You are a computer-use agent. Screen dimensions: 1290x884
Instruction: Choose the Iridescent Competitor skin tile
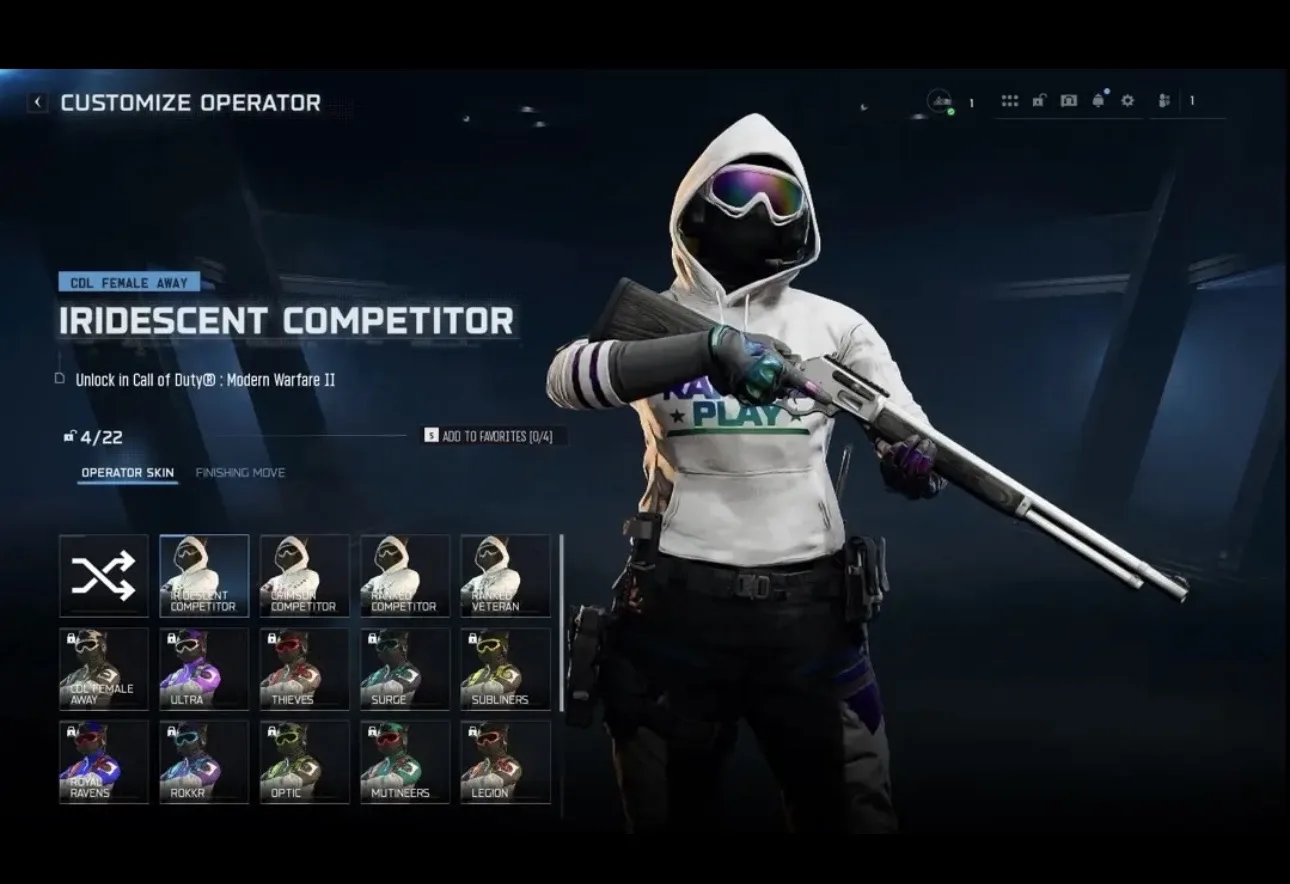tap(204, 576)
